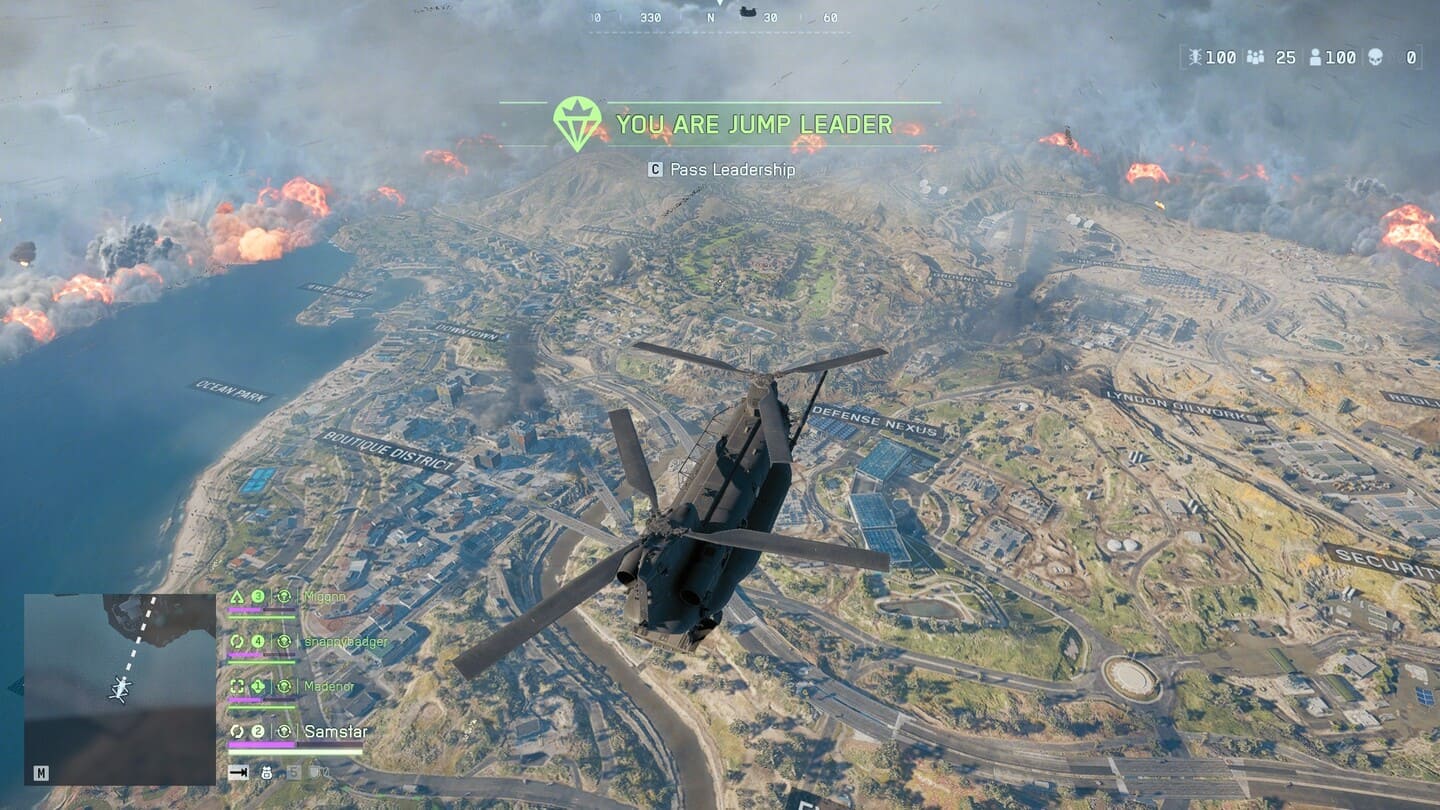Open the minimap in the corner
This screenshot has width=1440, height=810.
[x=119, y=689]
